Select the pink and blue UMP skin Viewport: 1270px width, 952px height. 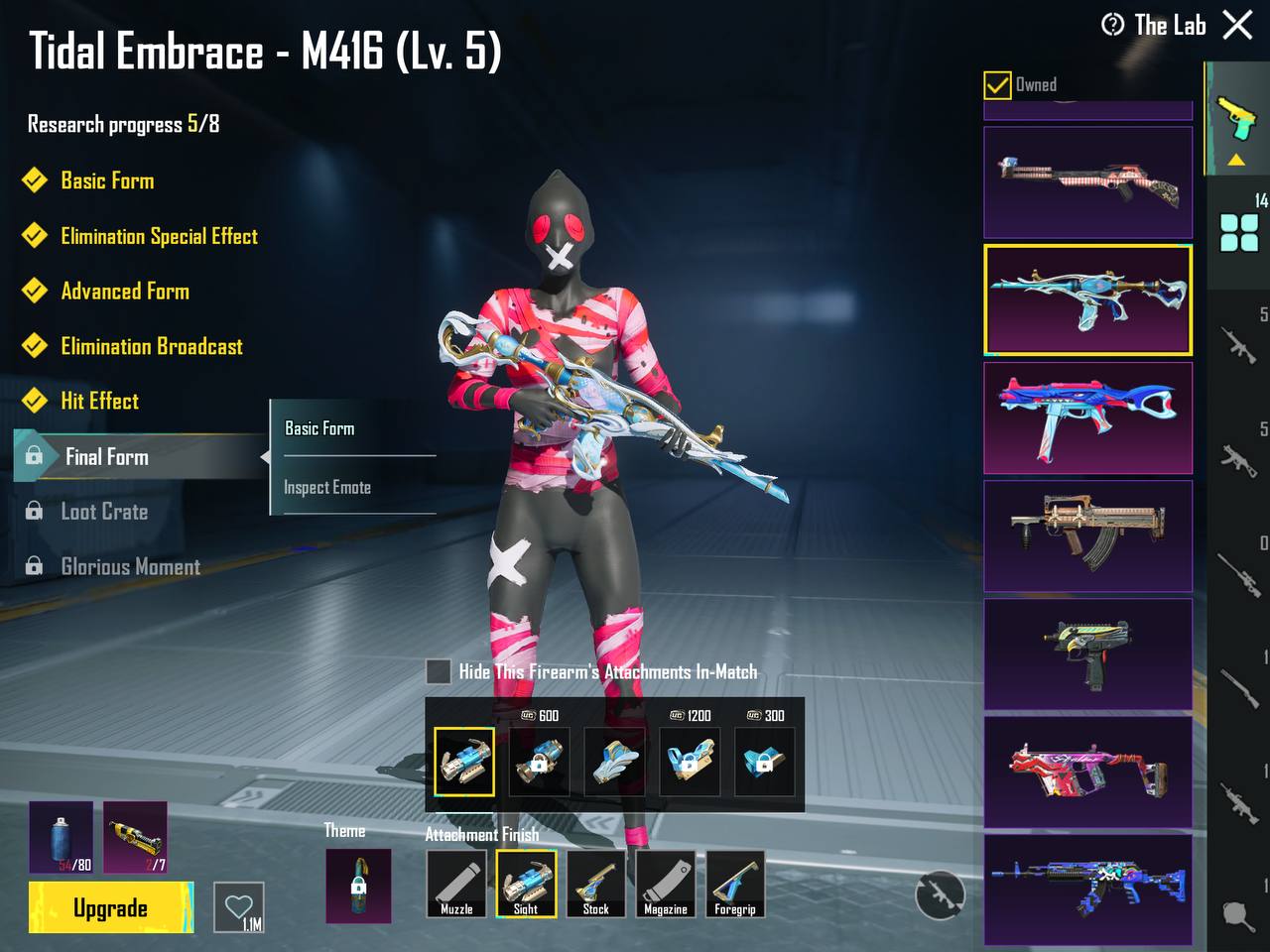(1087, 417)
